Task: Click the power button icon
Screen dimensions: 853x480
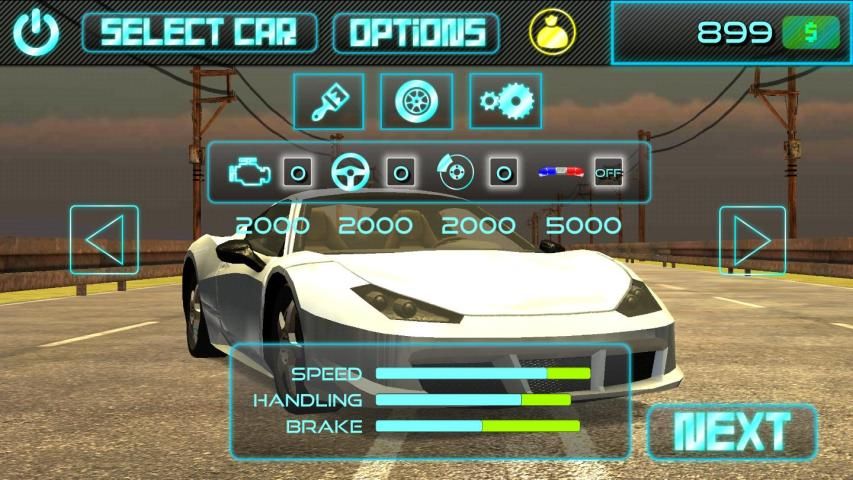Action: point(36,33)
